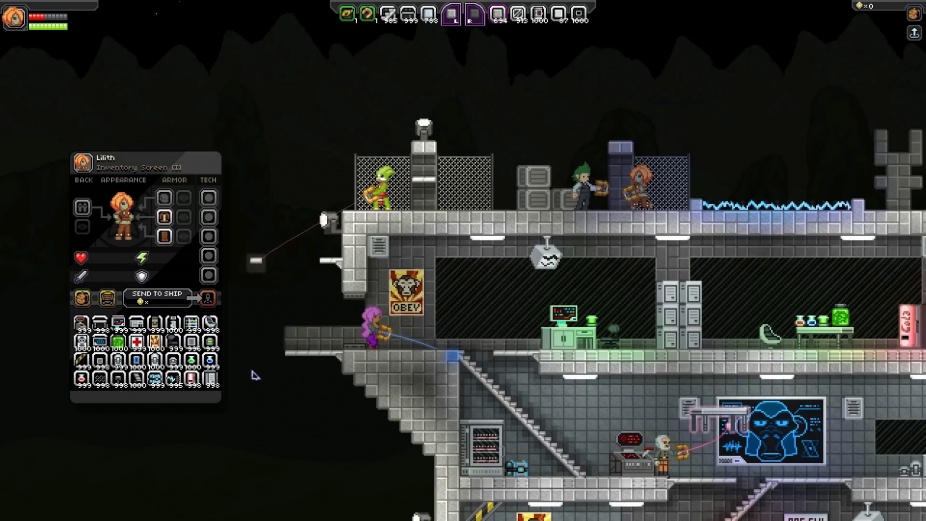
Task: Select the green block inventory item
Action: pos(118,341)
